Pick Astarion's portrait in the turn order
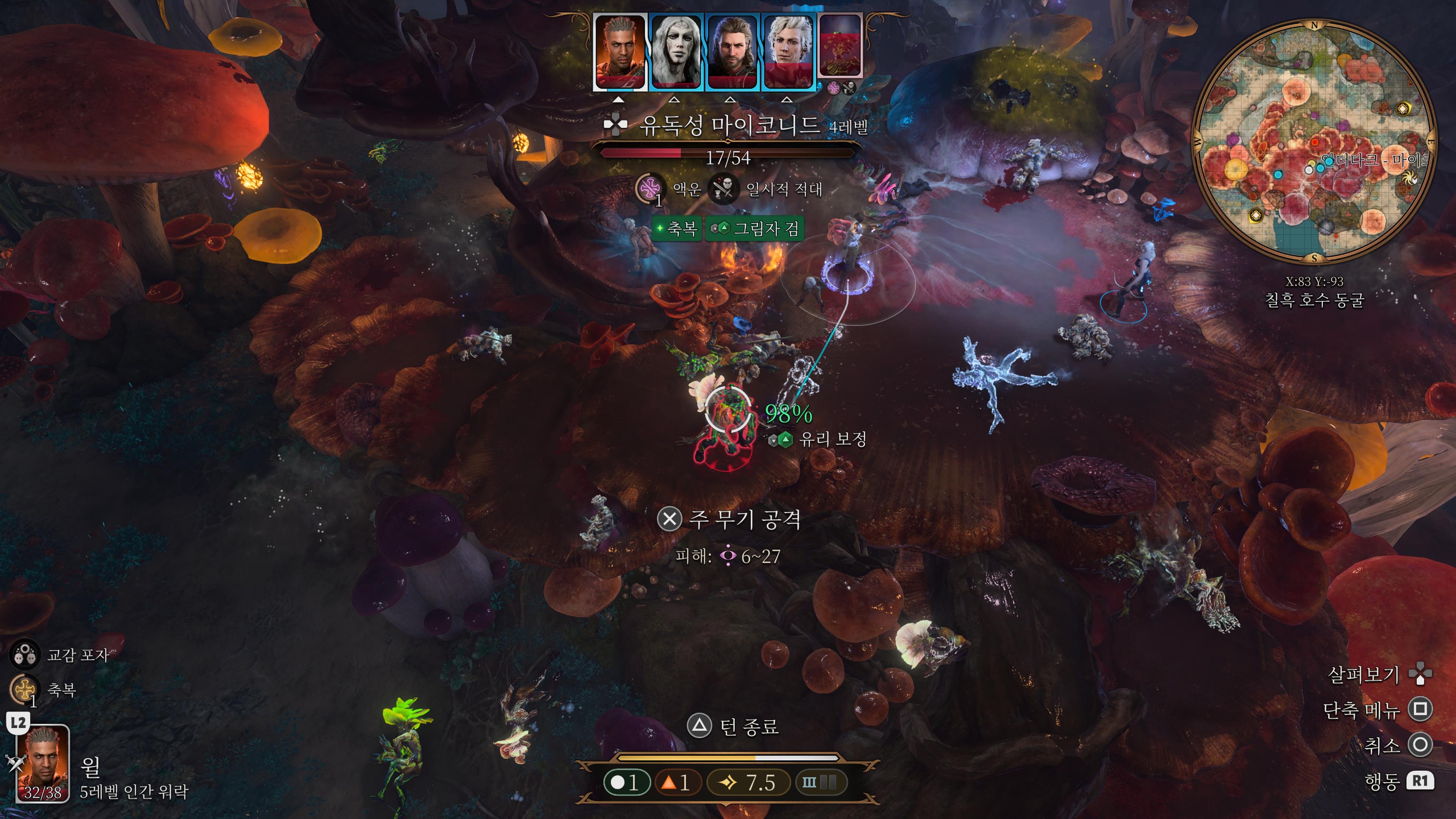This screenshot has height=819, width=1456. point(788,52)
